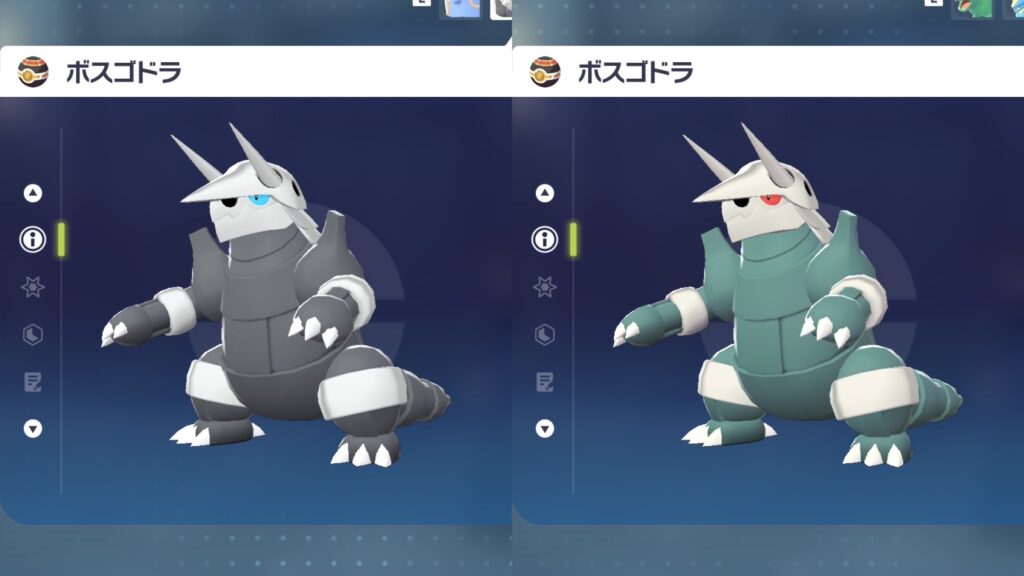Image resolution: width=1024 pixels, height=576 pixels.
Task: Select the info tab beside the gray Aggron
Action: (33, 239)
